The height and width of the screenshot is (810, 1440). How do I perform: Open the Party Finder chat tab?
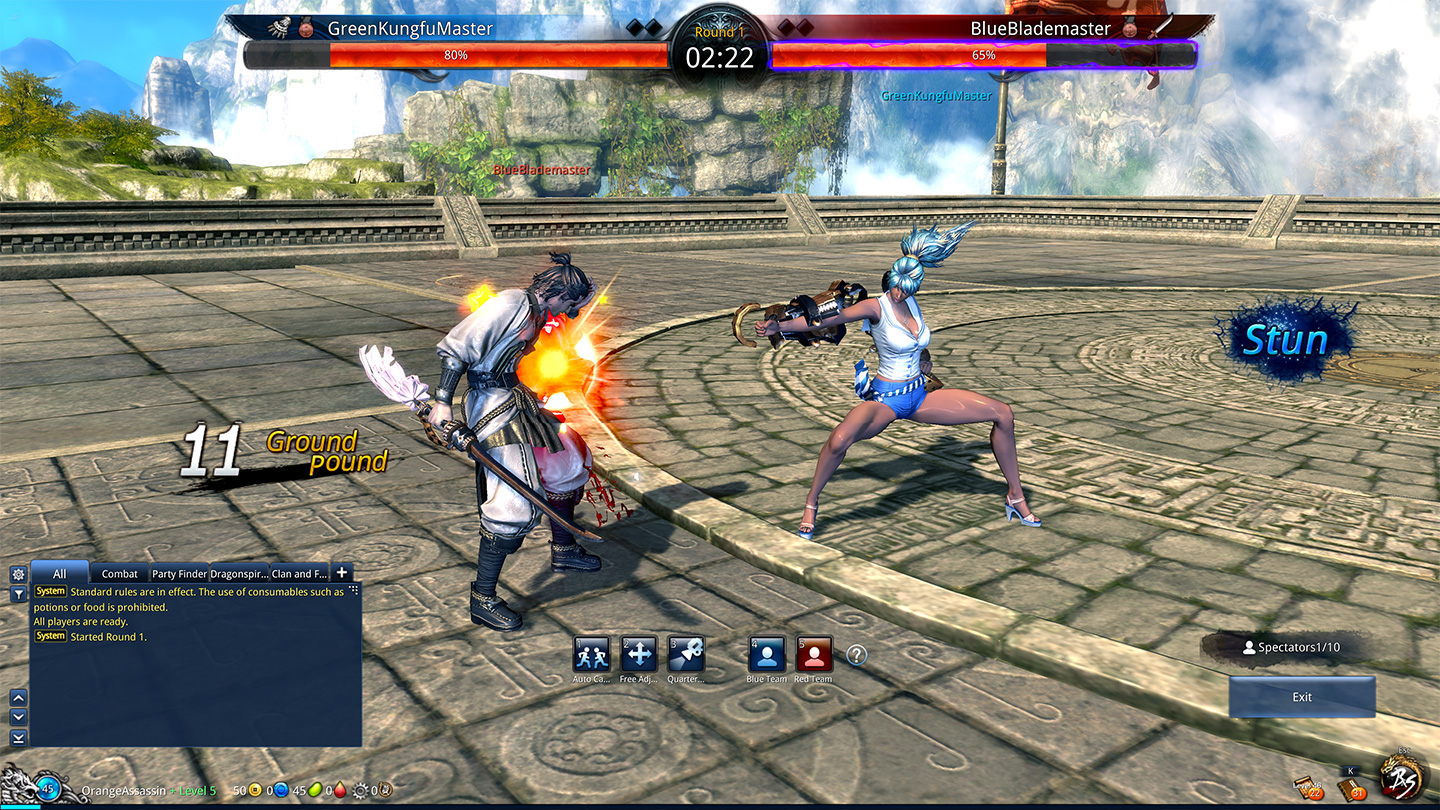[x=179, y=573]
